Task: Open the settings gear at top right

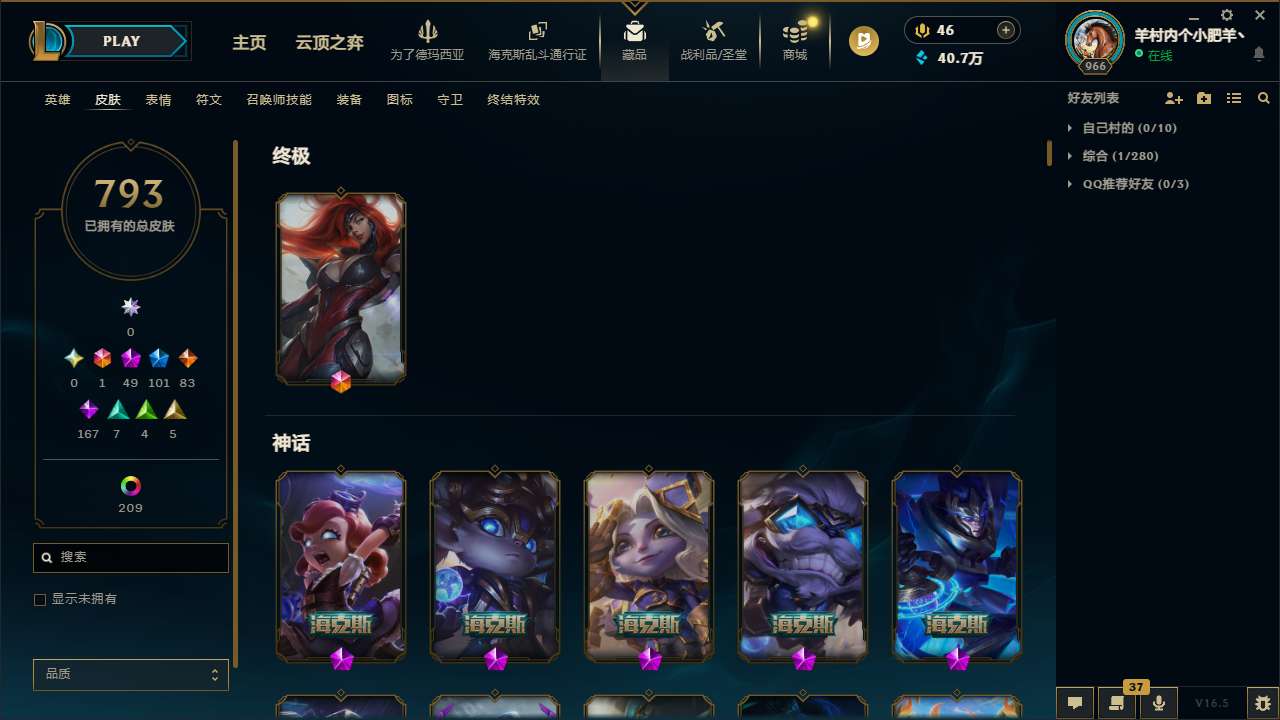Action: click(x=1226, y=15)
